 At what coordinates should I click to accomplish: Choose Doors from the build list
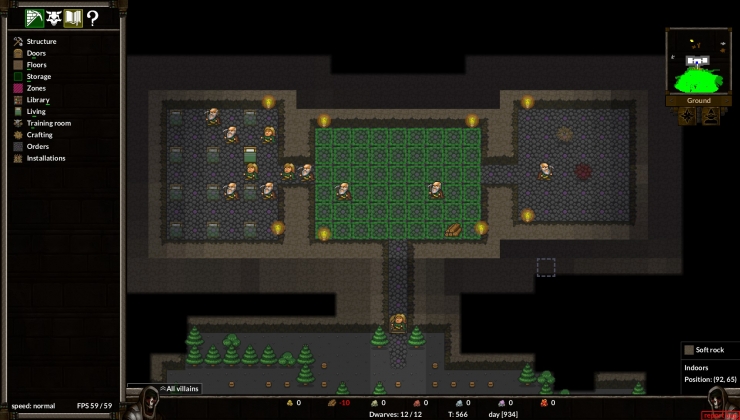pos(36,53)
